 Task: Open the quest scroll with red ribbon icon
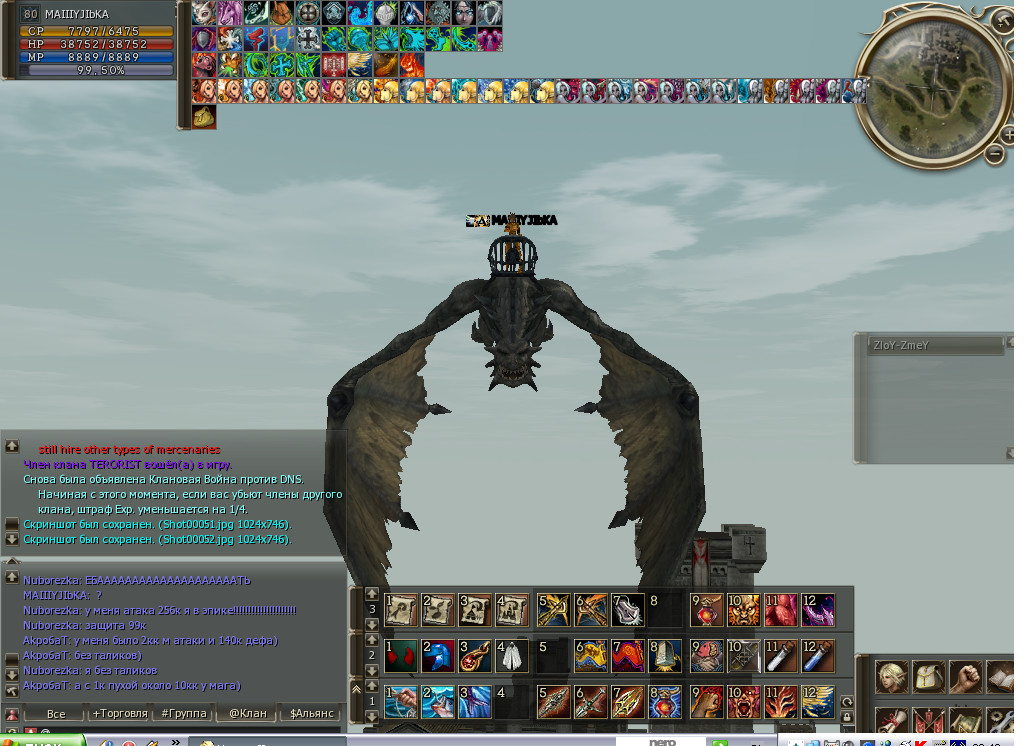click(892, 722)
